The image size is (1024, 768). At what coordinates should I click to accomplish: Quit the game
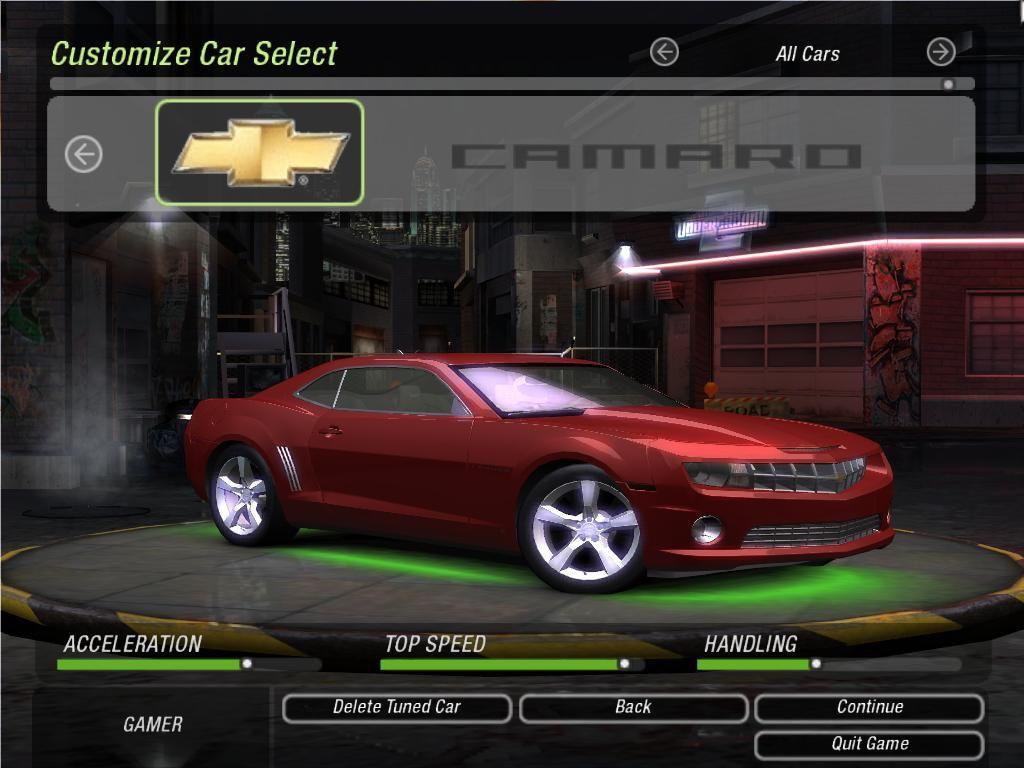(869, 744)
